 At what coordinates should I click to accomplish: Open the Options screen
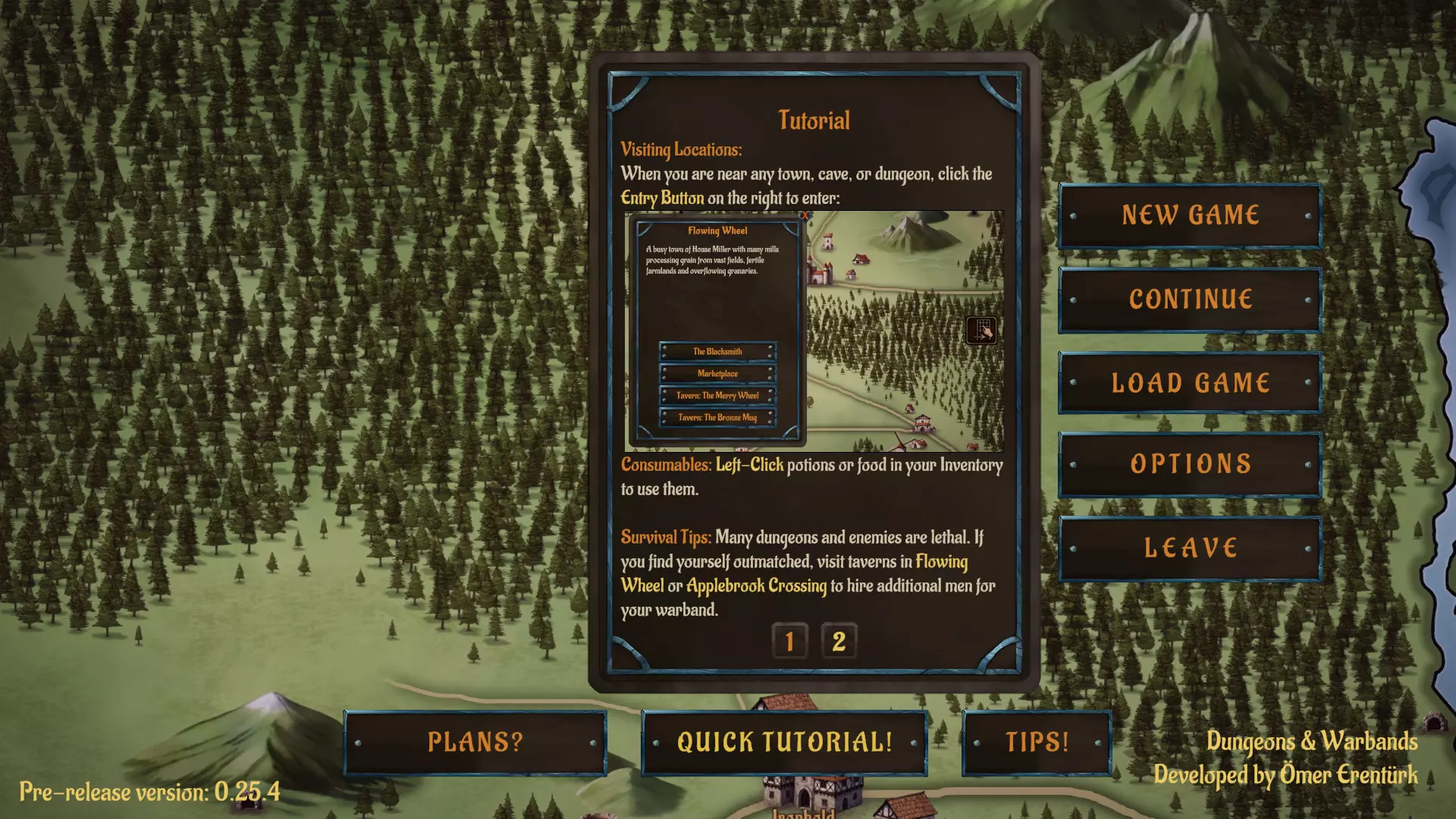pos(1188,464)
